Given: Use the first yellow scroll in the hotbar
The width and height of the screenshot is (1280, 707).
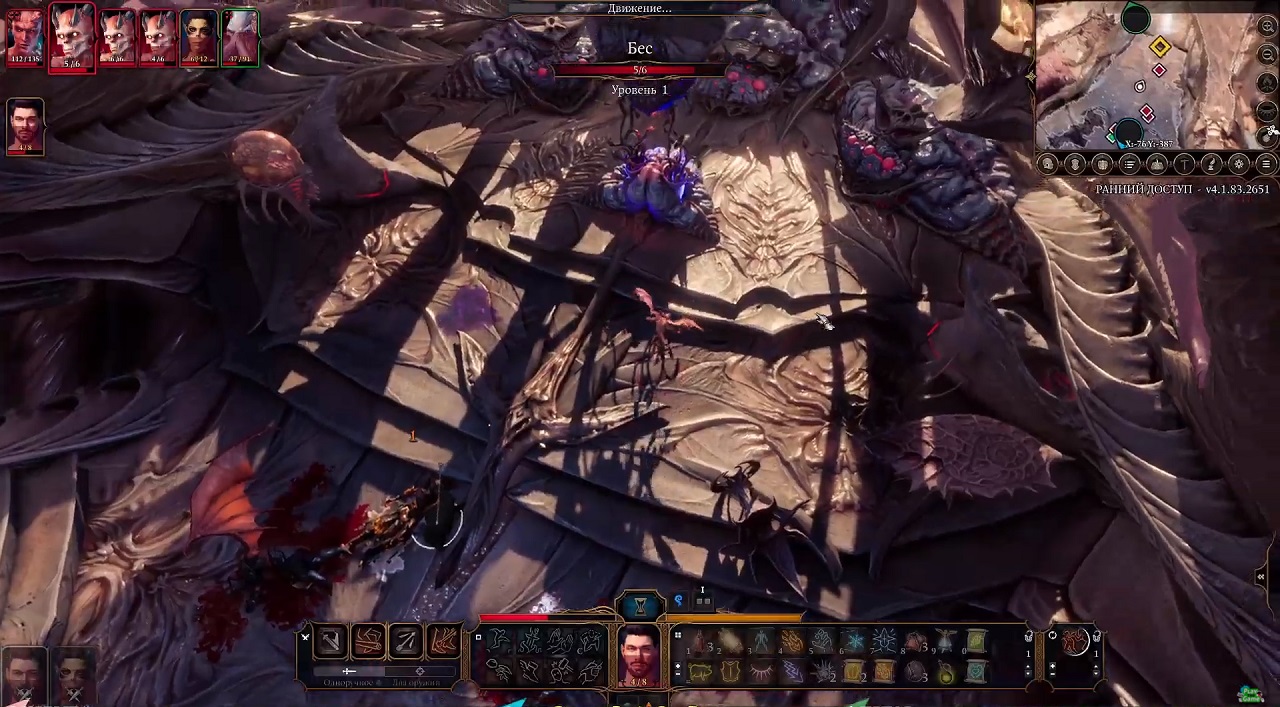Looking at the screenshot, I should [x=976, y=641].
